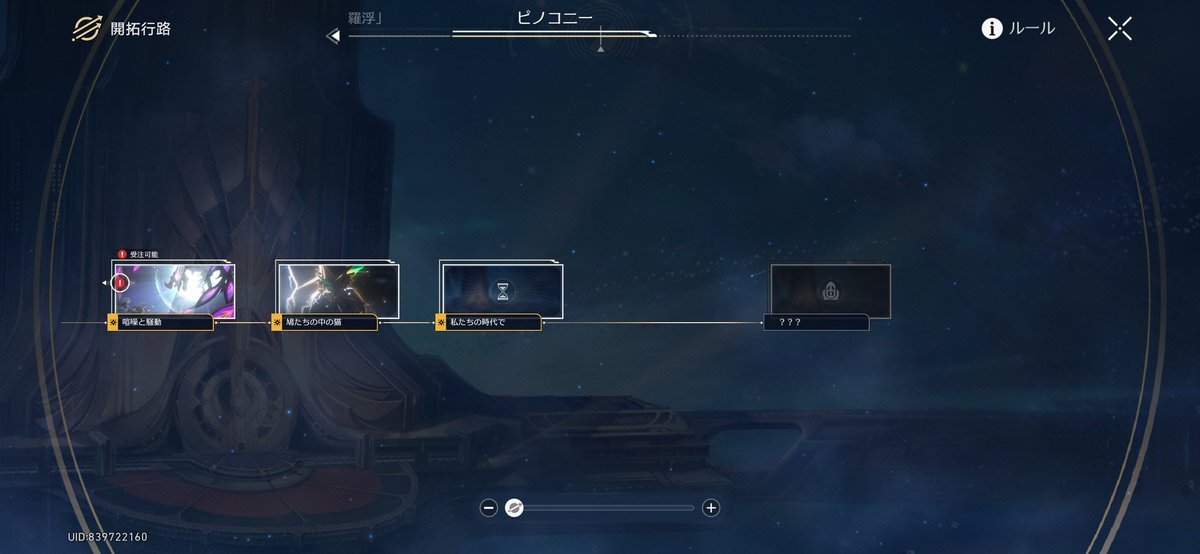Select the ピノコニー chapter on timeline
The height and width of the screenshot is (554, 1200).
click(x=554, y=18)
